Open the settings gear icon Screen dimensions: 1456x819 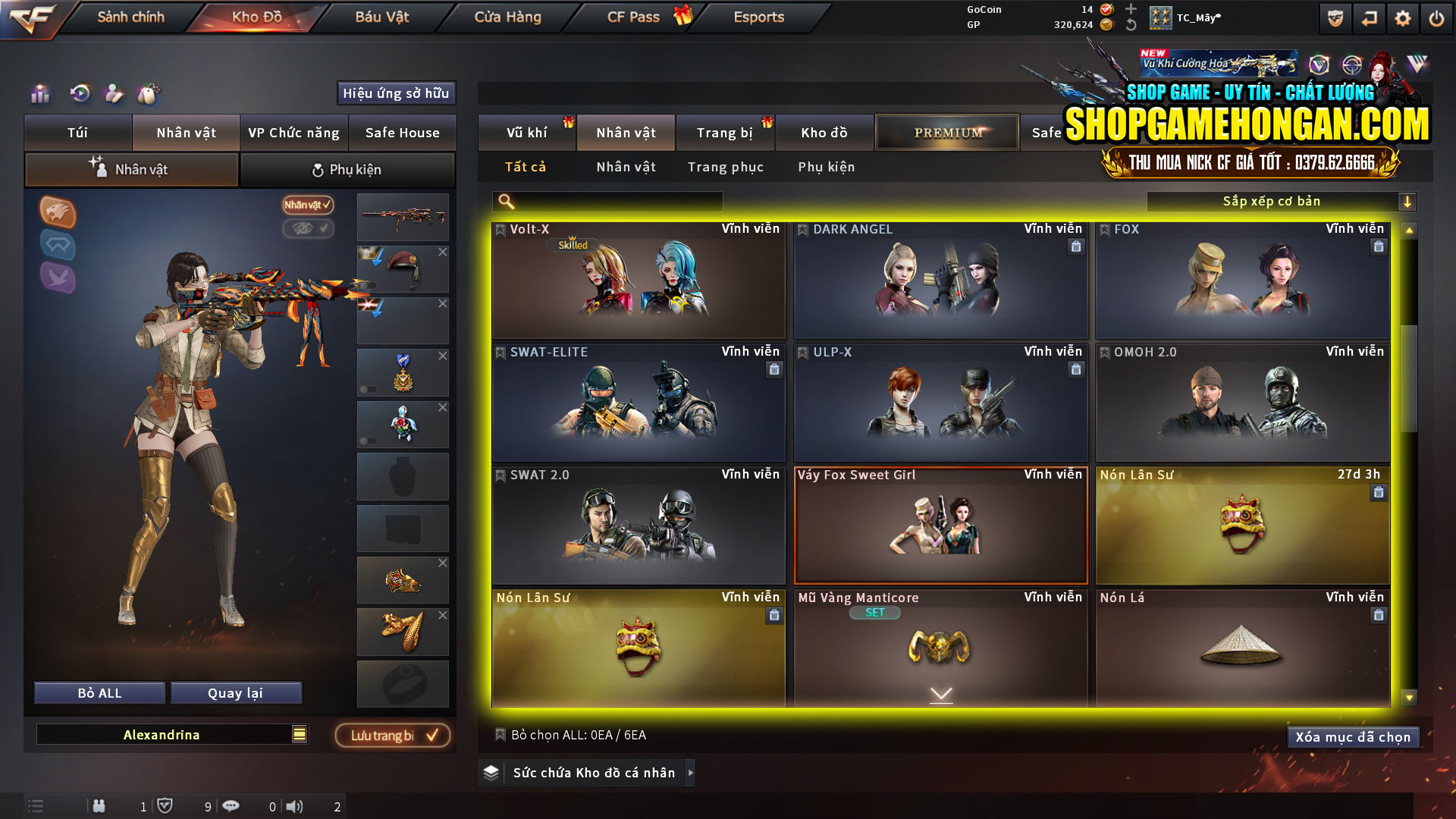point(1402,17)
